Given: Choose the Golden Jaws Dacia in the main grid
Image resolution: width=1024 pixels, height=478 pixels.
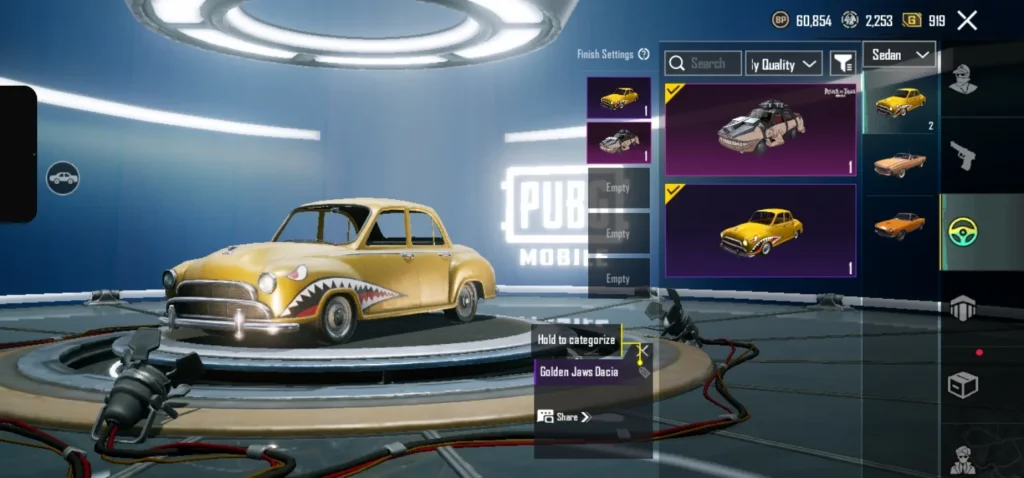Looking at the screenshot, I should point(760,230).
